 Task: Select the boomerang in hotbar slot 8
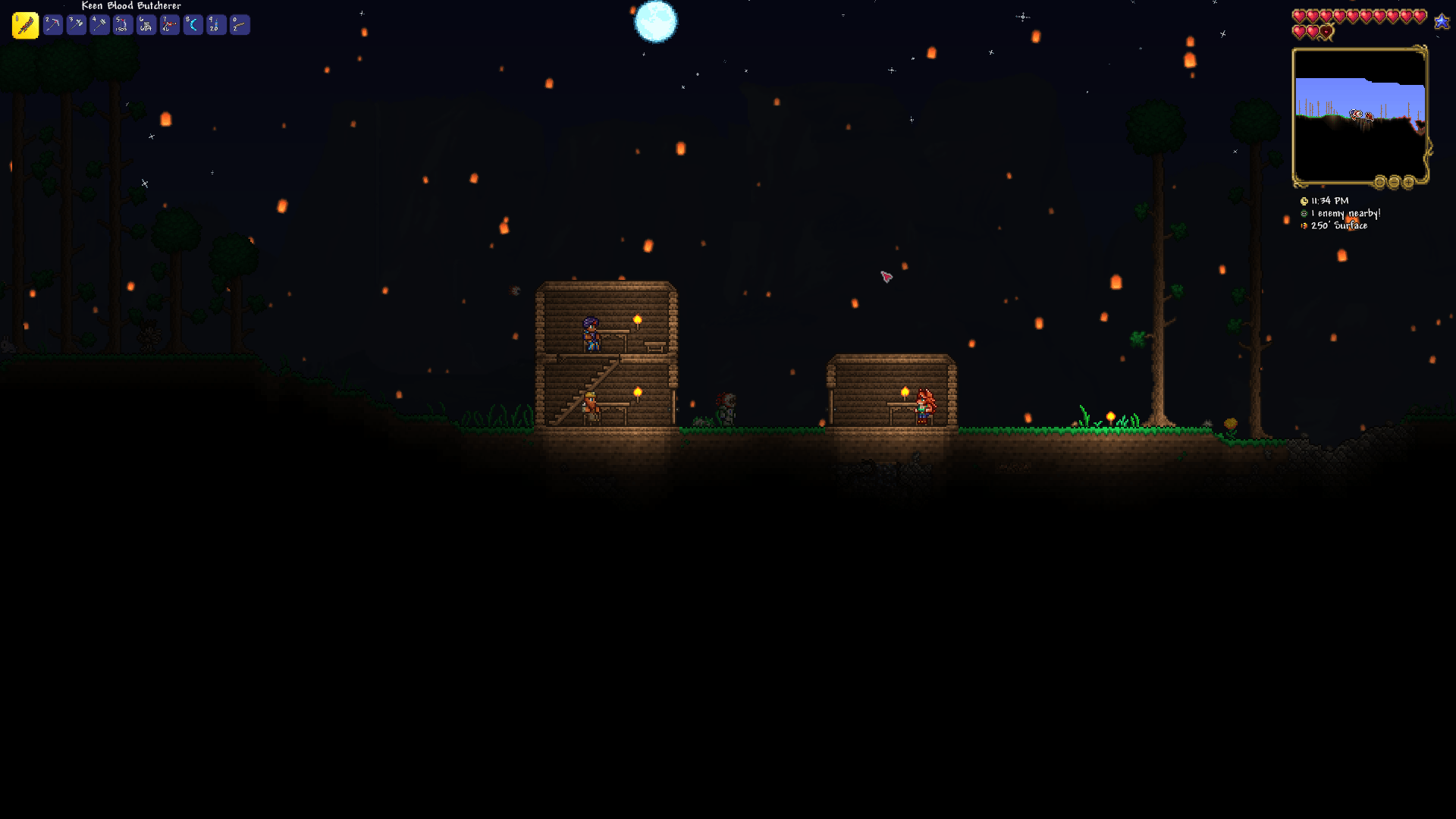(192, 24)
